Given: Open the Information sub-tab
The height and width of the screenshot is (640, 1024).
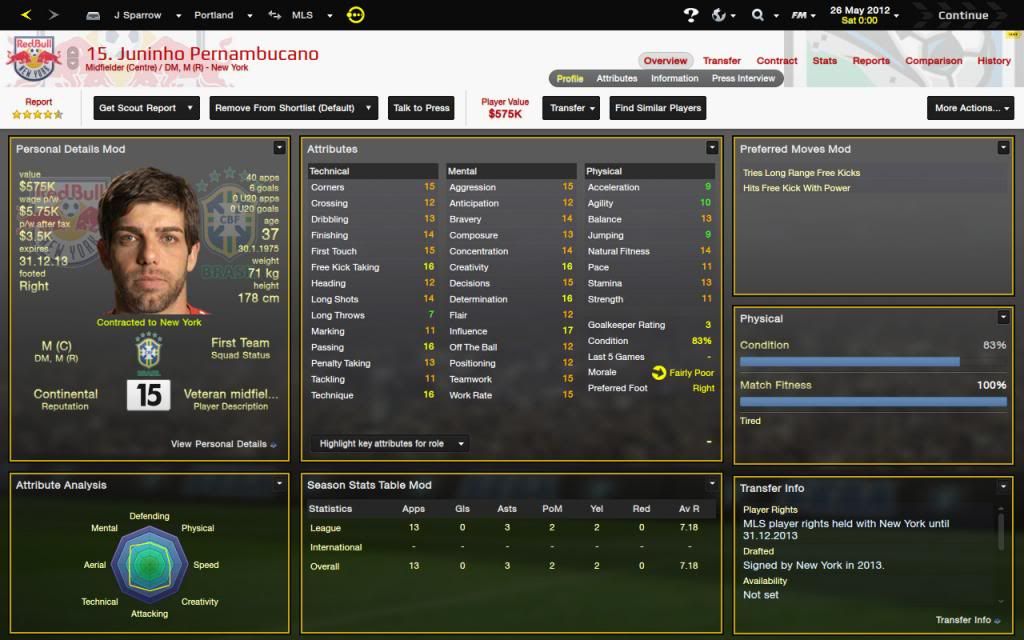Looking at the screenshot, I should [674, 78].
